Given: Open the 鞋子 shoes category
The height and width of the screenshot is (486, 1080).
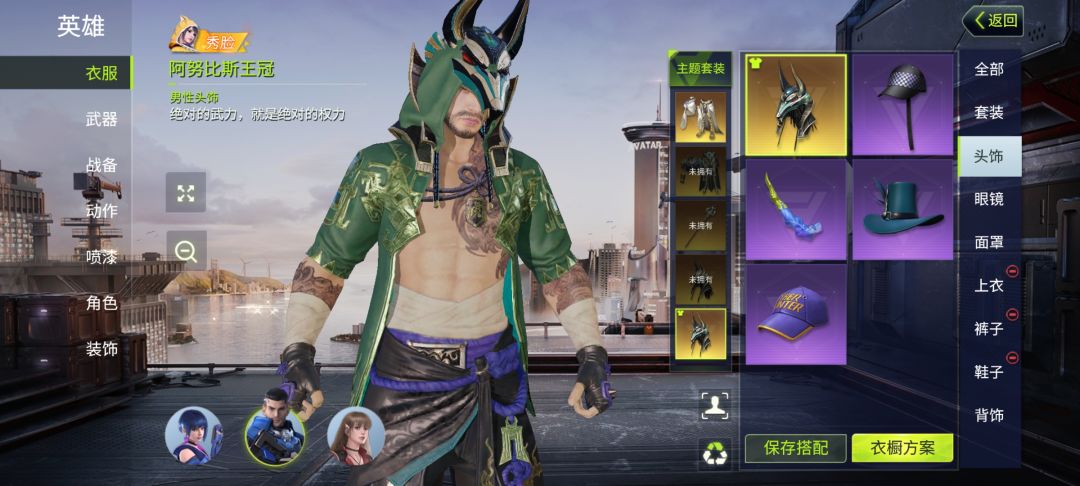Looking at the screenshot, I should (989, 372).
